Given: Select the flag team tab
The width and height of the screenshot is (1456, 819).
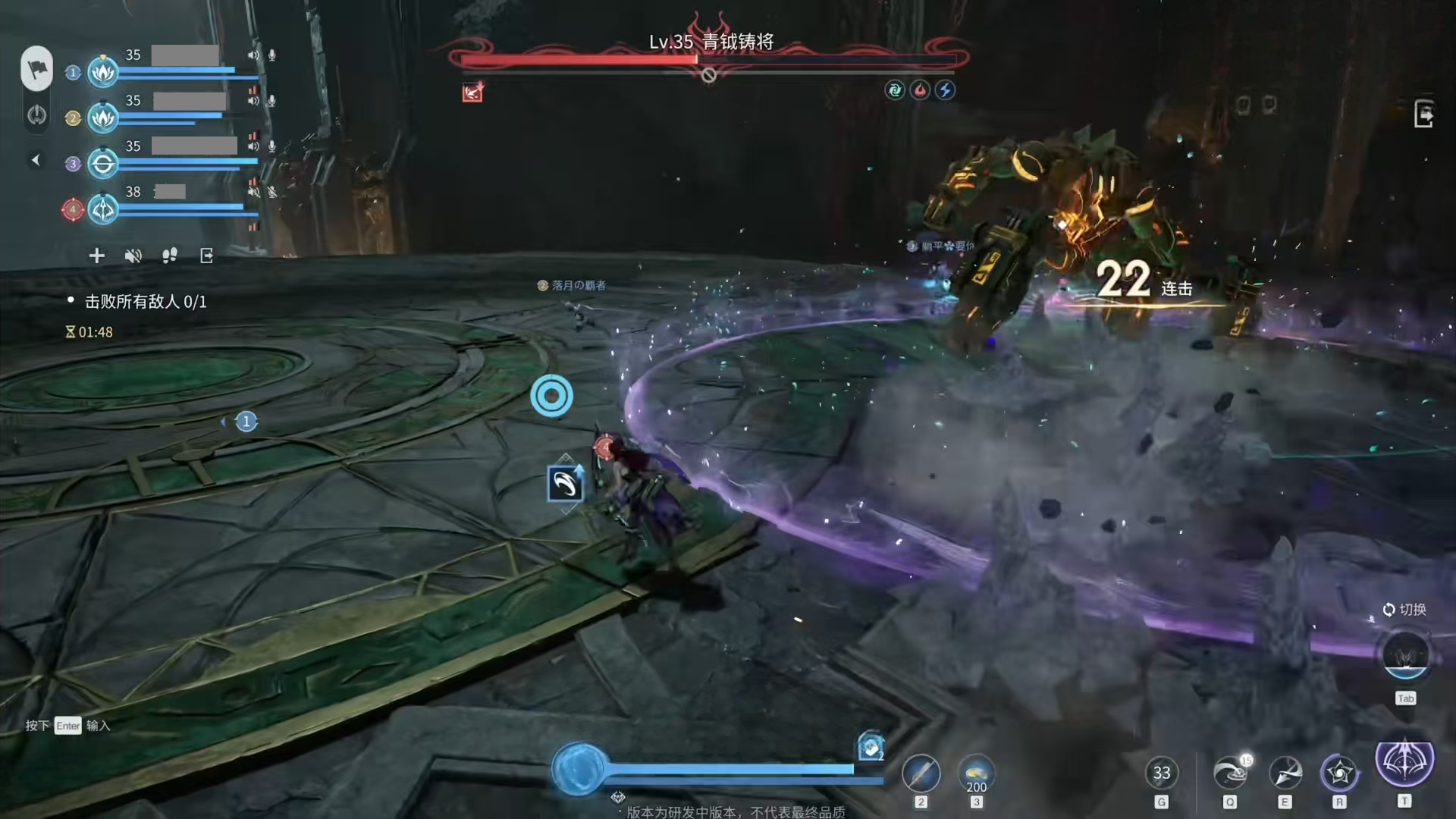Looking at the screenshot, I should [x=36, y=69].
